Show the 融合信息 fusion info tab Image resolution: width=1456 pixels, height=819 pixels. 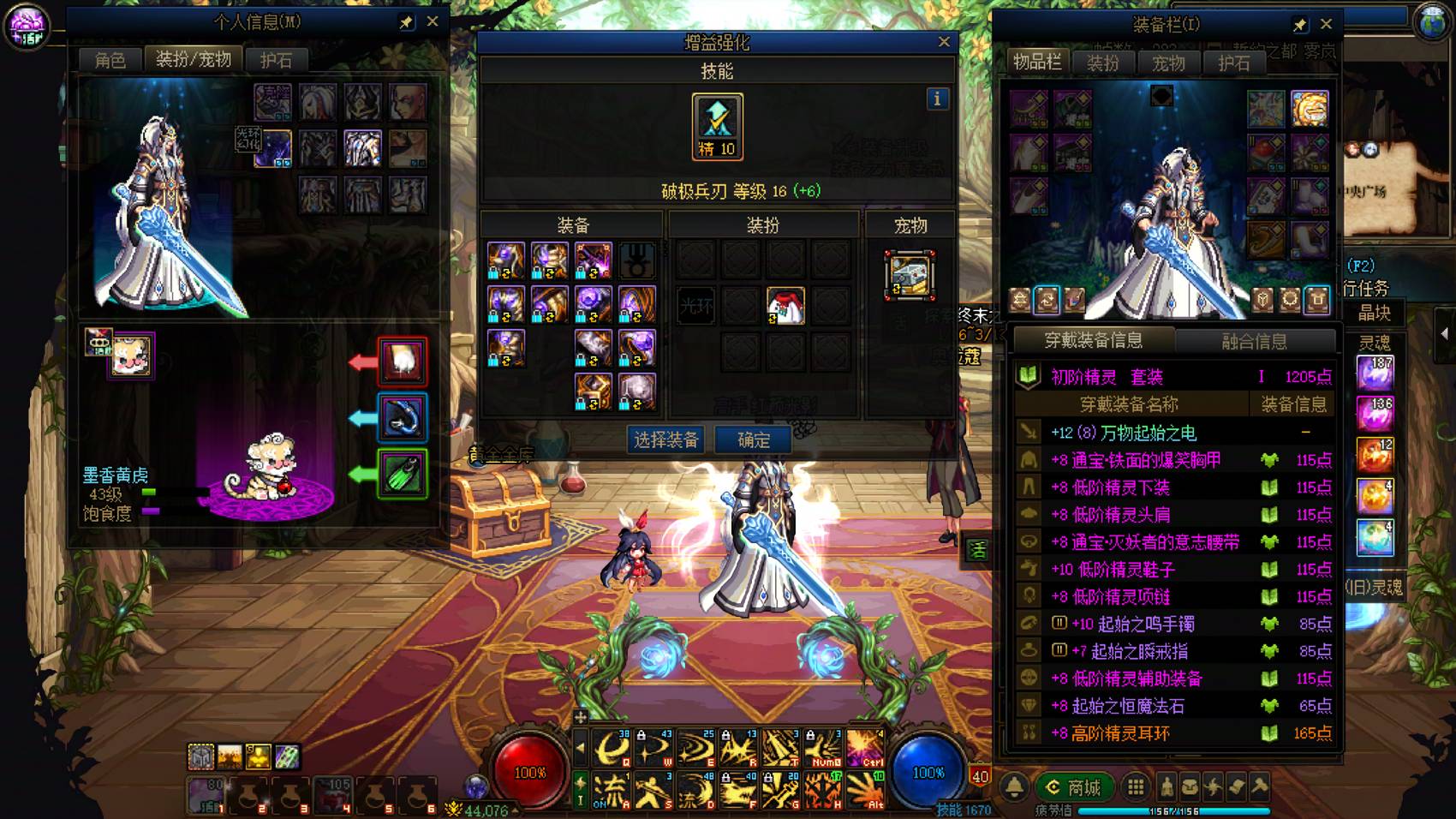[1254, 341]
